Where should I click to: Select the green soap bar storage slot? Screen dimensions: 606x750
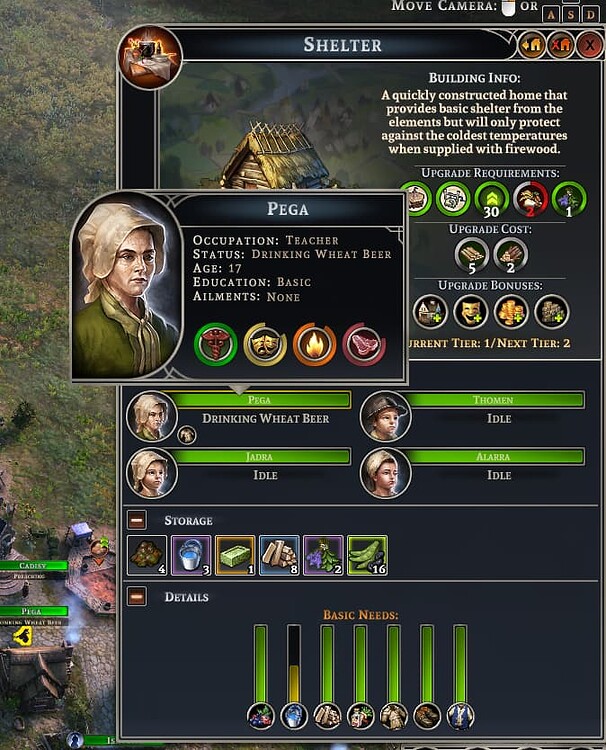pyautogui.click(x=235, y=555)
